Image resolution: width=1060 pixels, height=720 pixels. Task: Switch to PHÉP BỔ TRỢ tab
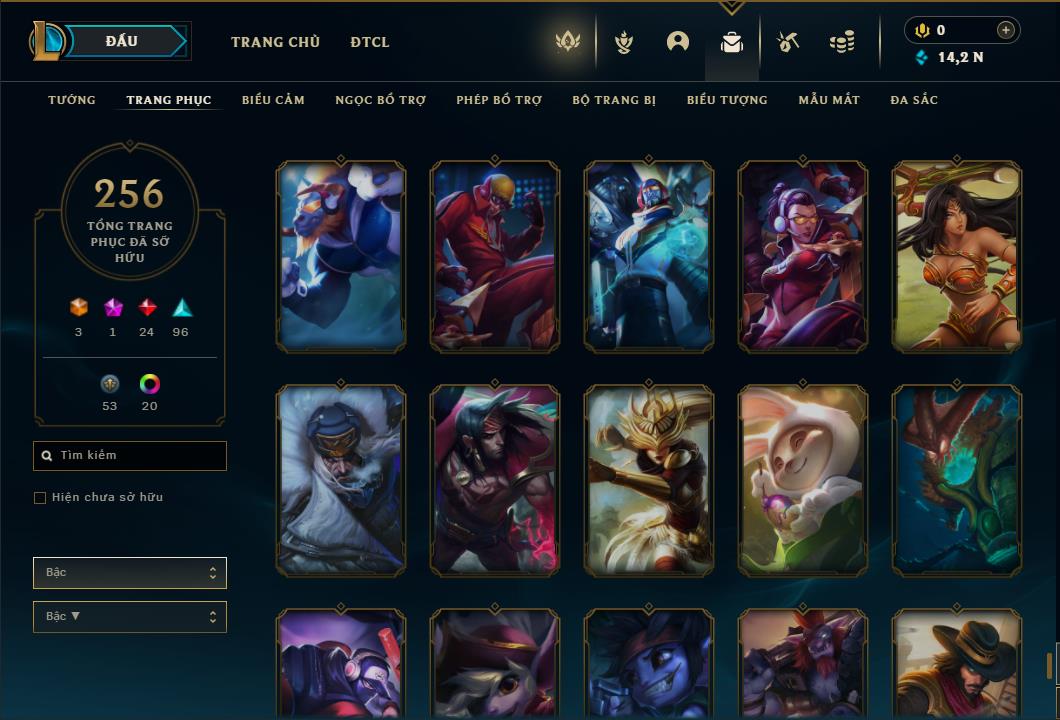tap(499, 100)
